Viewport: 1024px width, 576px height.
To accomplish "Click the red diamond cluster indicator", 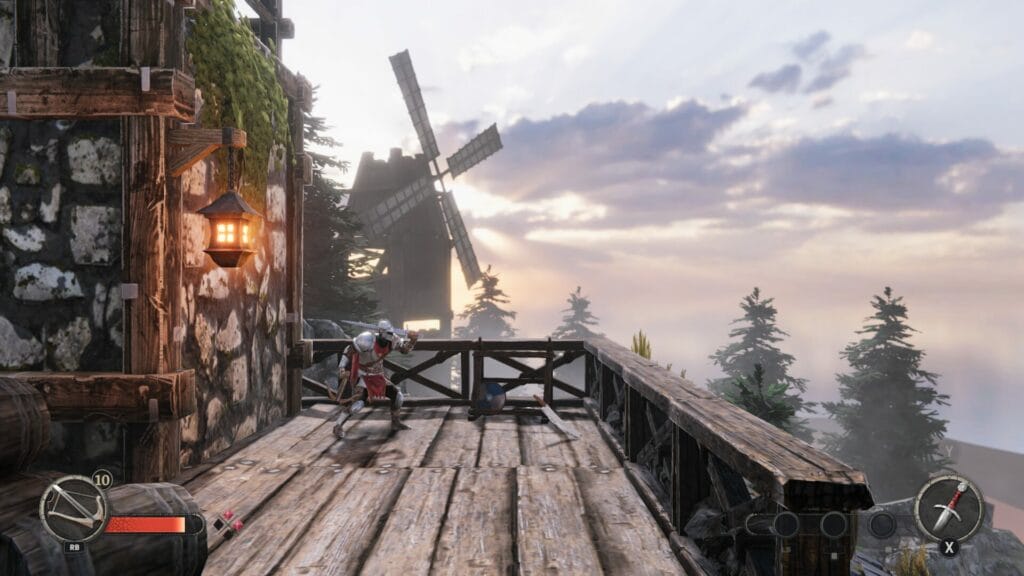I will click(228, 523).
